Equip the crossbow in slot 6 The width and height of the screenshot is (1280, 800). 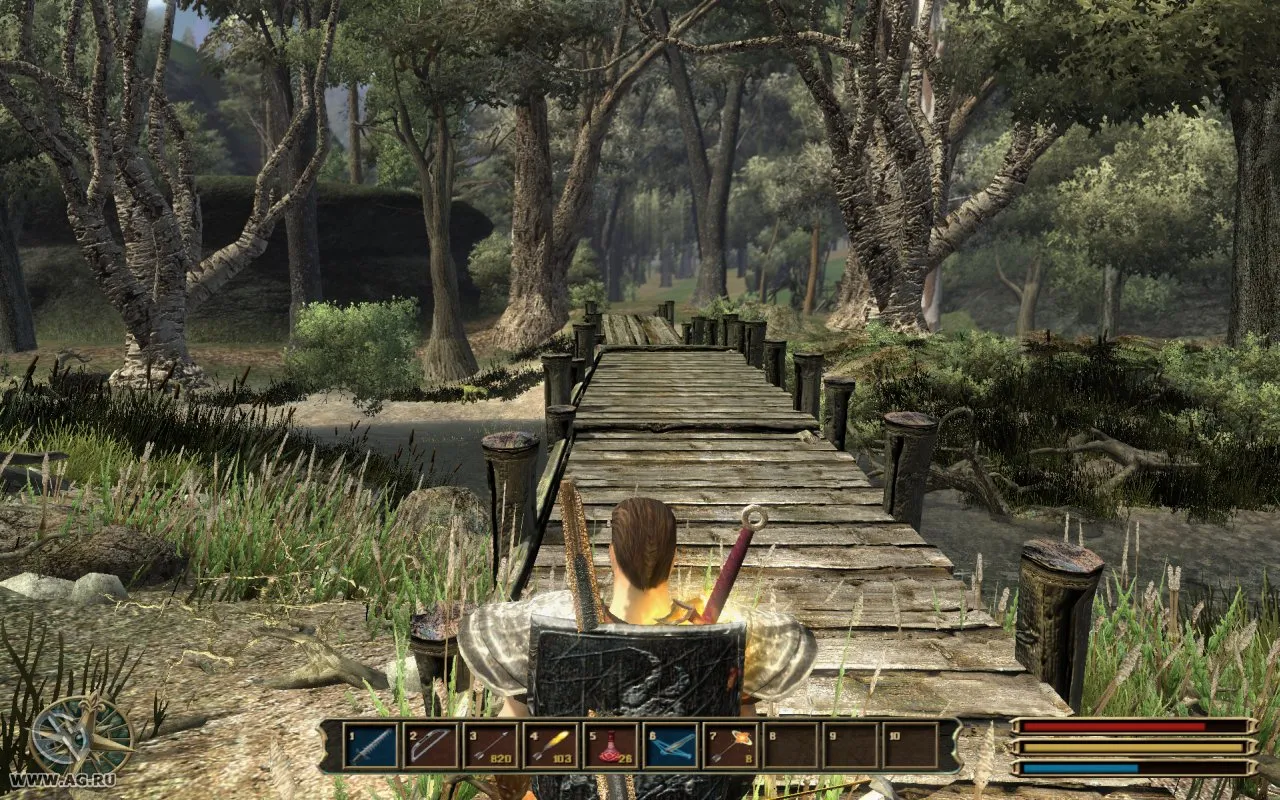point(670,746)
